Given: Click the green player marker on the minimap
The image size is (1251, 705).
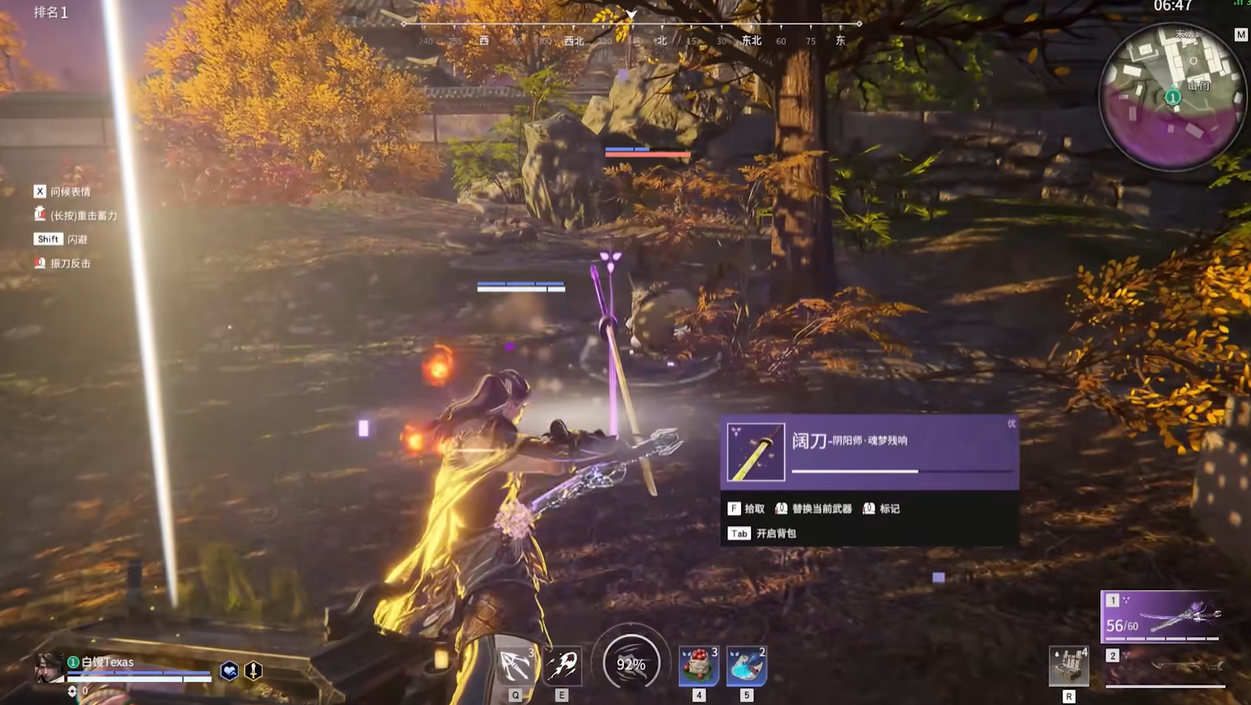Looking at the screenshot, I should click(1173, 97).
